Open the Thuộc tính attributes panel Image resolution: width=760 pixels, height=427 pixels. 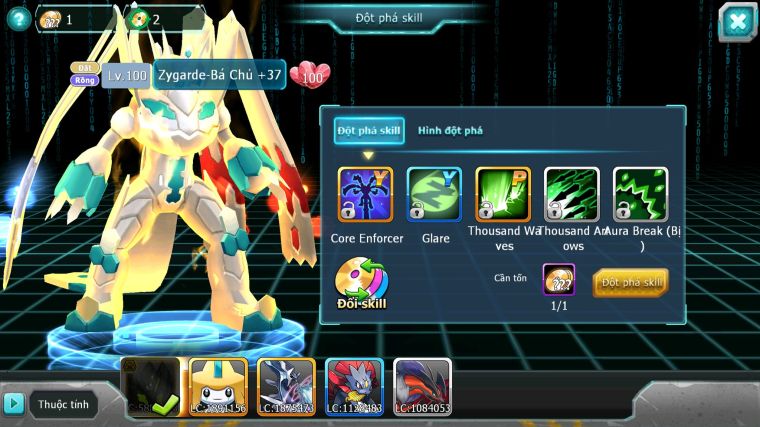coord(52,404)
